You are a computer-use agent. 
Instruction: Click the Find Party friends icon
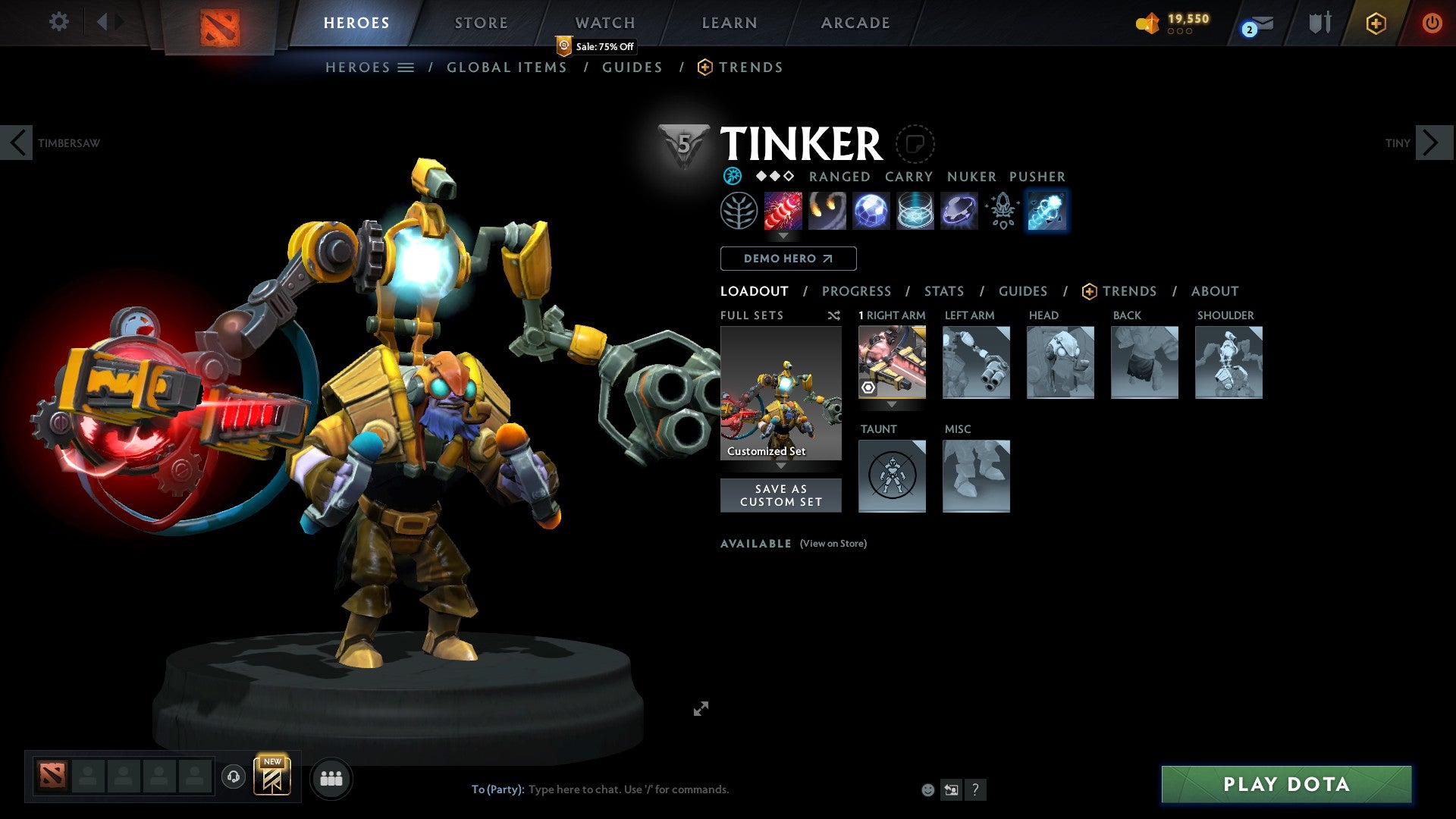click(331, 777)
